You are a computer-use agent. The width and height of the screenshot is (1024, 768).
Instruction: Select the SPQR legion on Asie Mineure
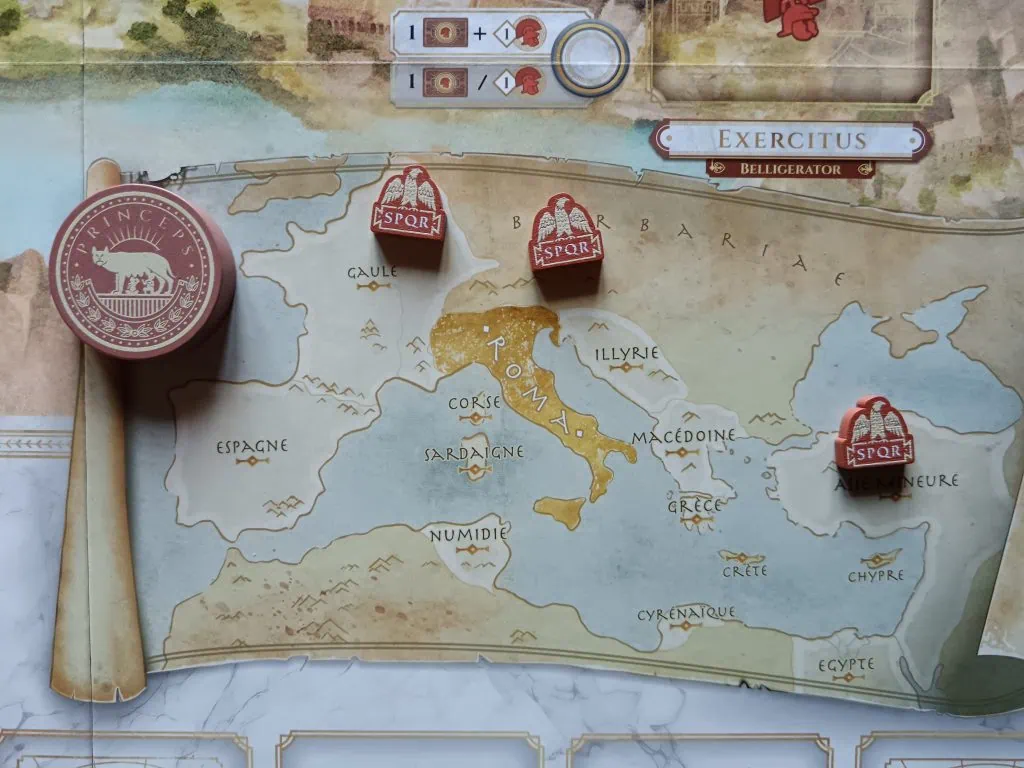click(x=876, y=435)
